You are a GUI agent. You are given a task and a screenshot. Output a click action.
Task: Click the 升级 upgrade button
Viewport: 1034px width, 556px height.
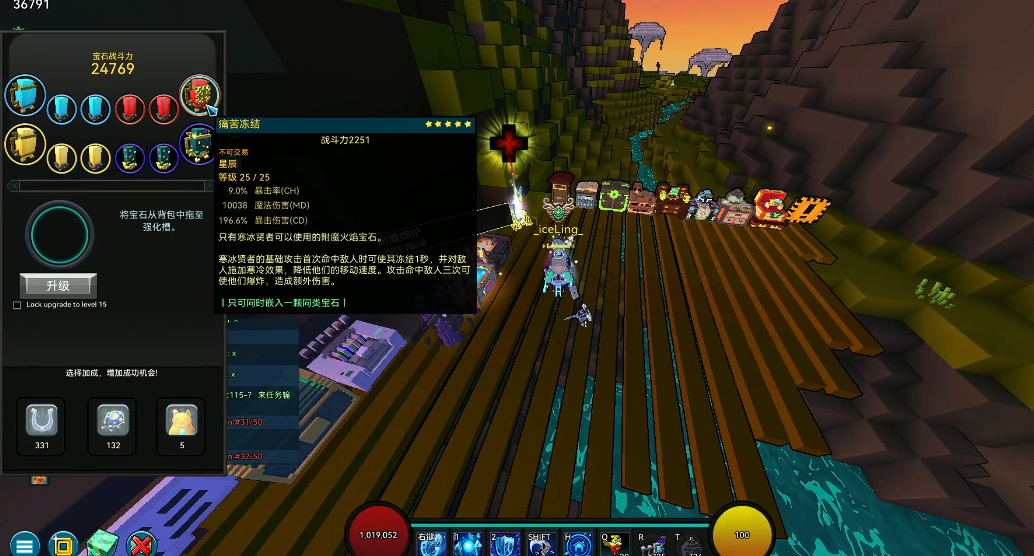[x=57, y=285]
